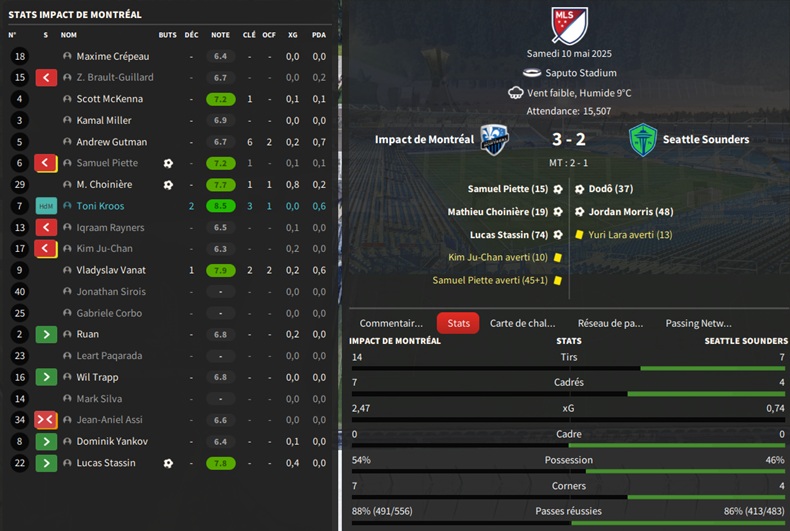Select the Passing Network tab
Screen dimensions: 790x531
(x=698, y=323)
